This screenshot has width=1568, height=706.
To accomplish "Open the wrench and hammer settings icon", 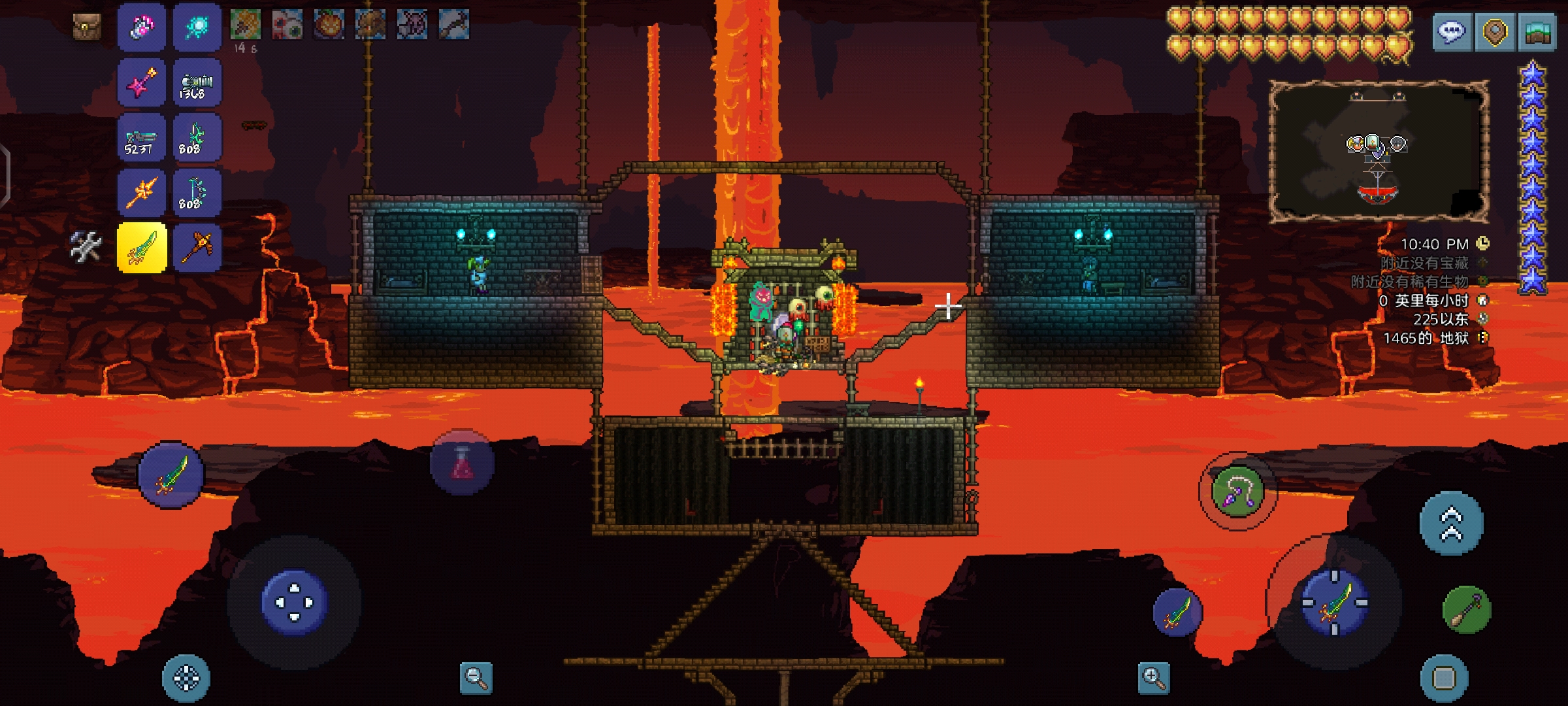I will coord(86,247).
